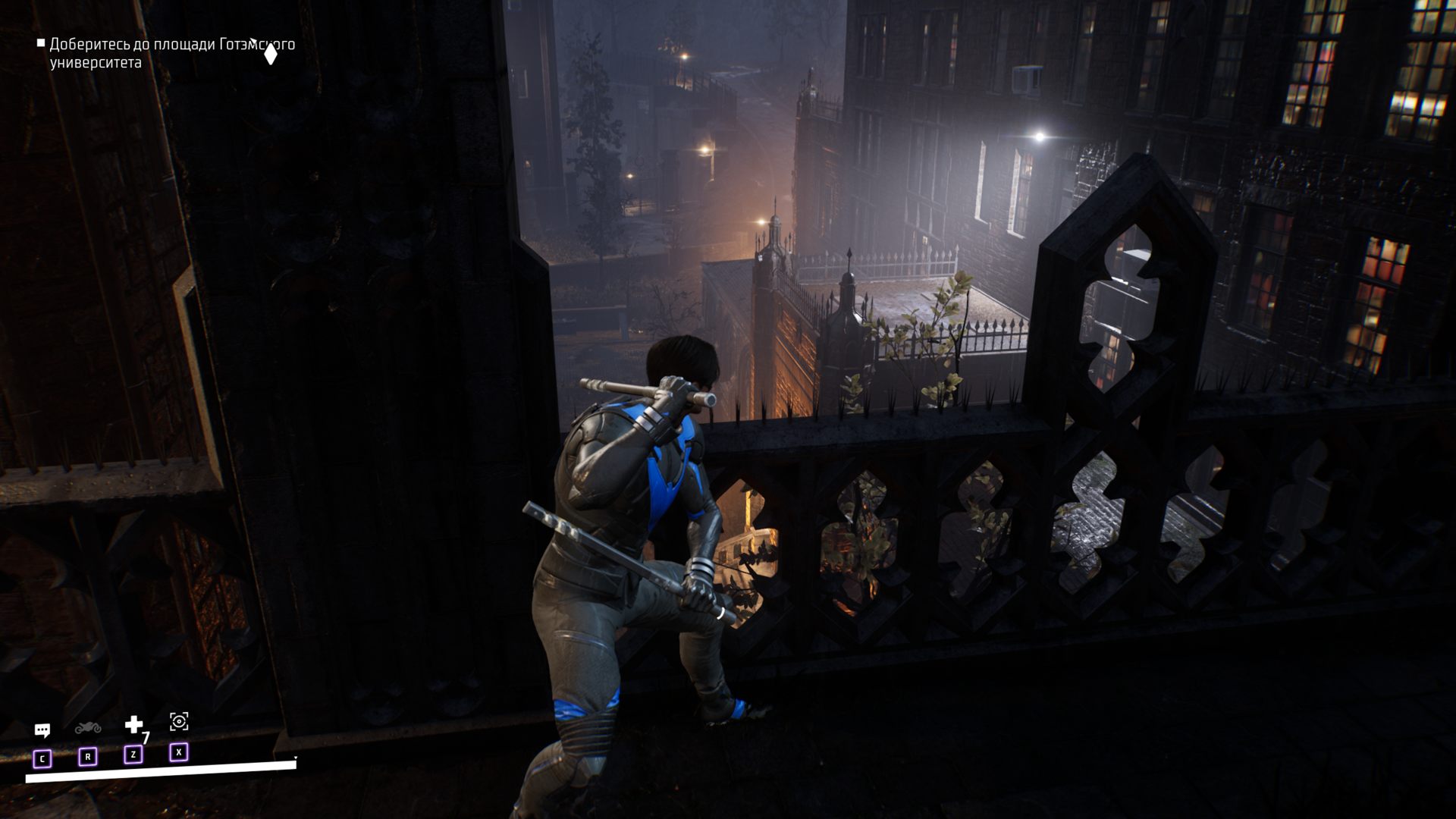Summon the Batcycle using the motorcycle icon
The width and height of the screenshot is (1456, 819).
[89, 730]
